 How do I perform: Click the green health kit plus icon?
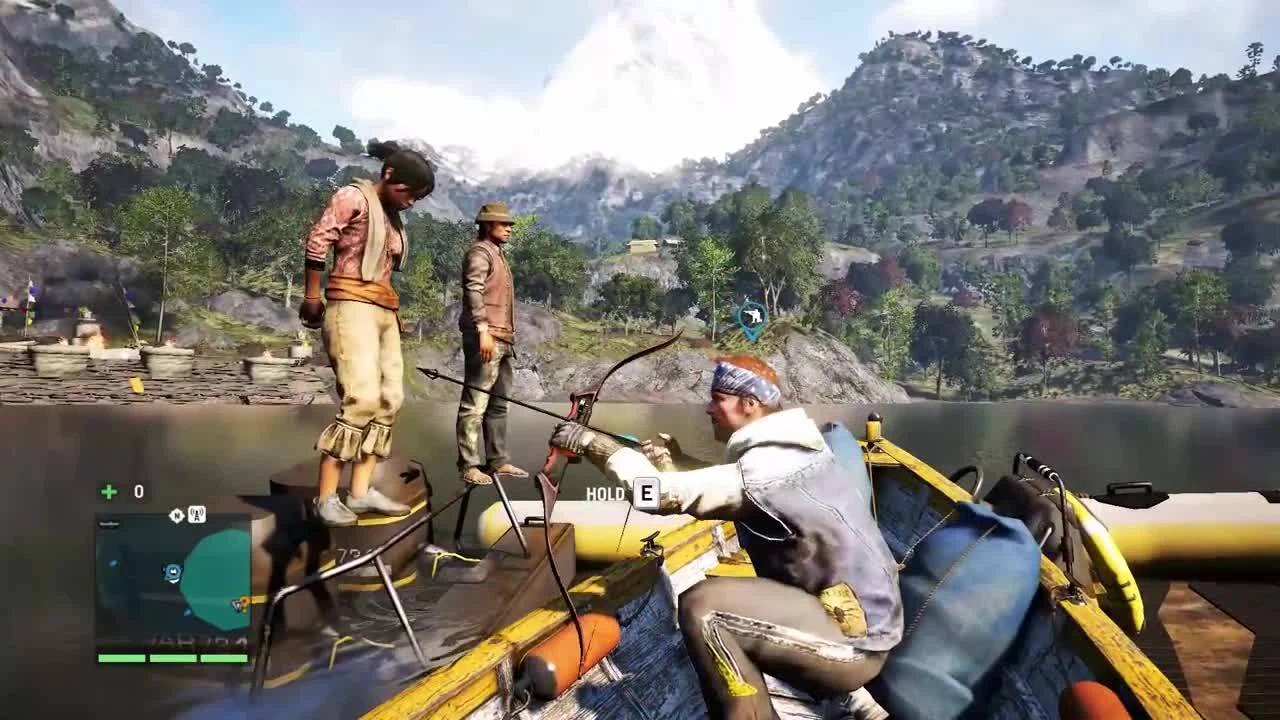[x=107, y=490]
